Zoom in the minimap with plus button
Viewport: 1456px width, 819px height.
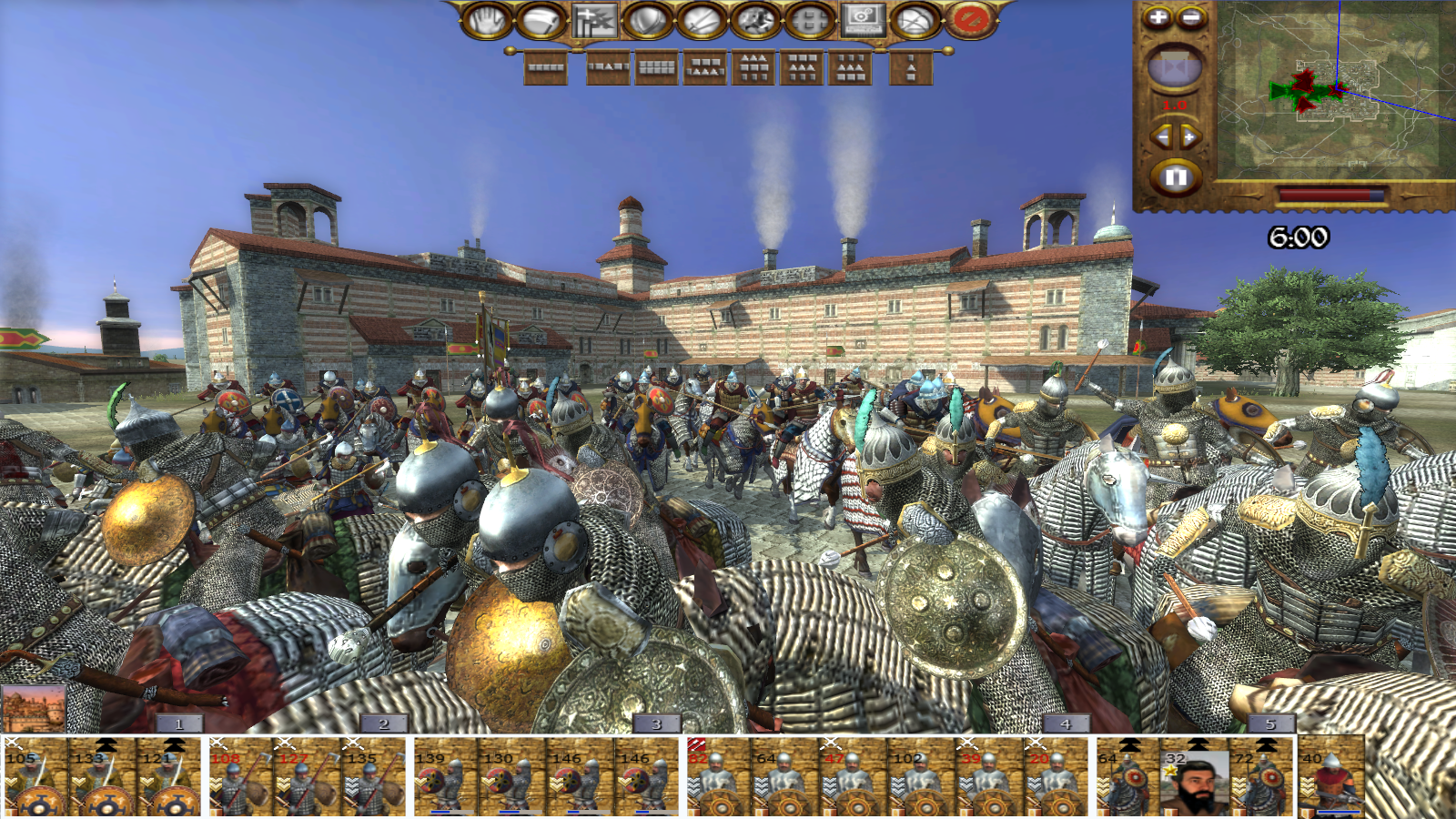tap(1158, 17)
